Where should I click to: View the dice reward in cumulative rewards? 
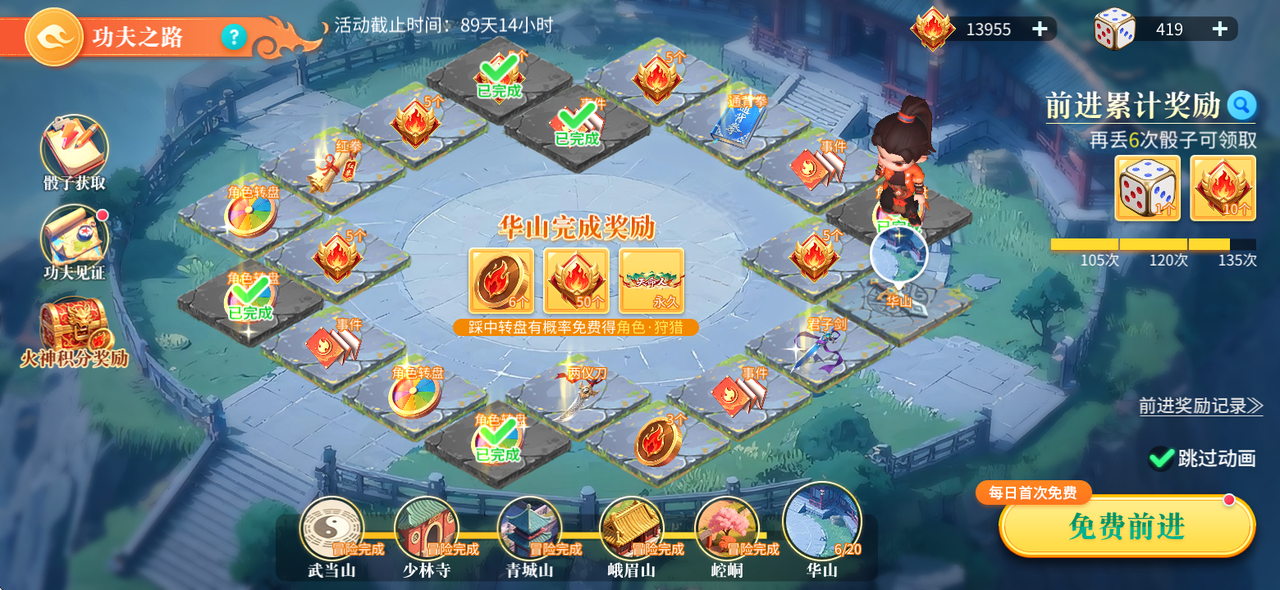click(1147, 188)
